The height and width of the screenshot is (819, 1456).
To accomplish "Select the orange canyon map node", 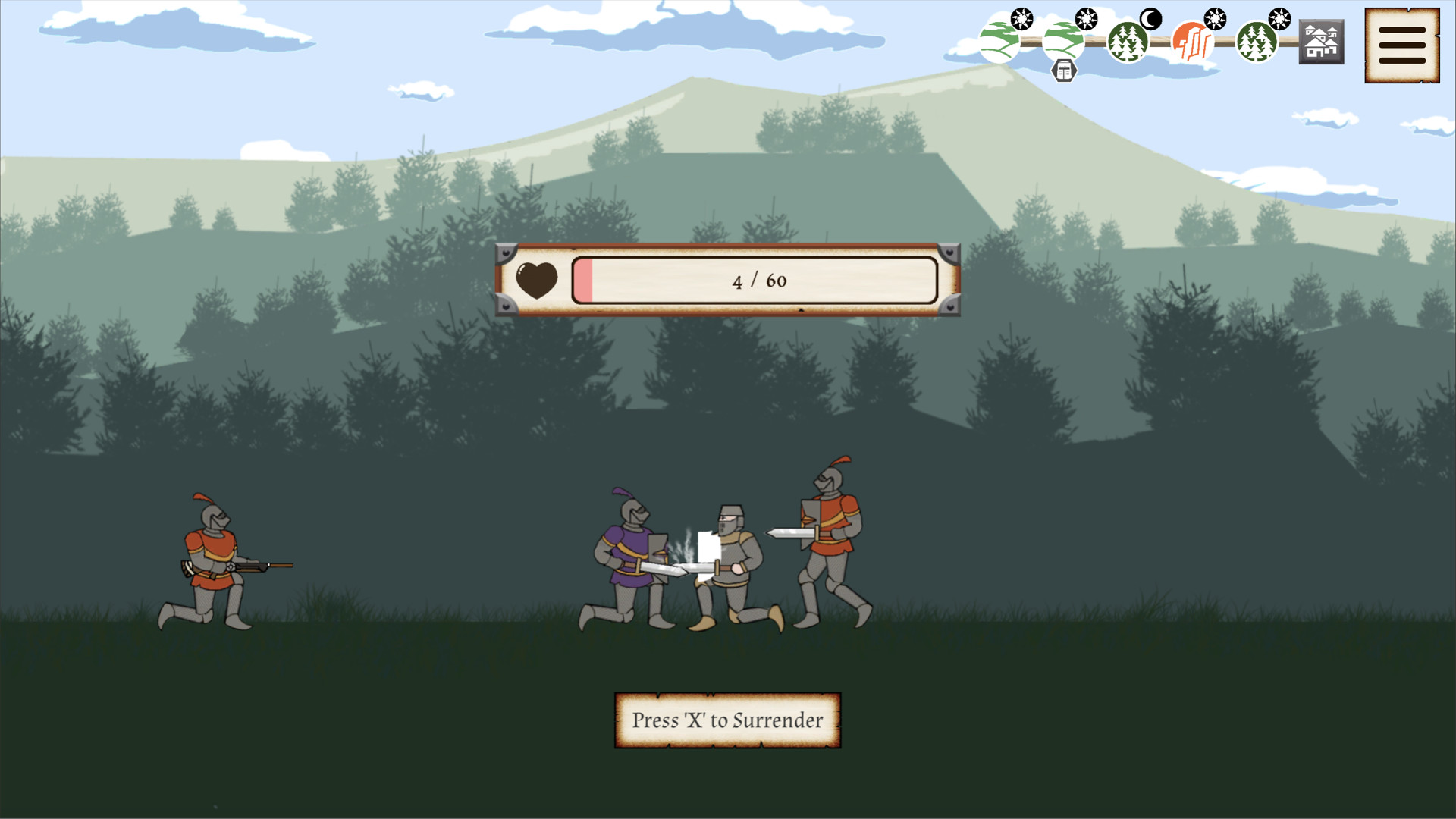I will 1191,40.
